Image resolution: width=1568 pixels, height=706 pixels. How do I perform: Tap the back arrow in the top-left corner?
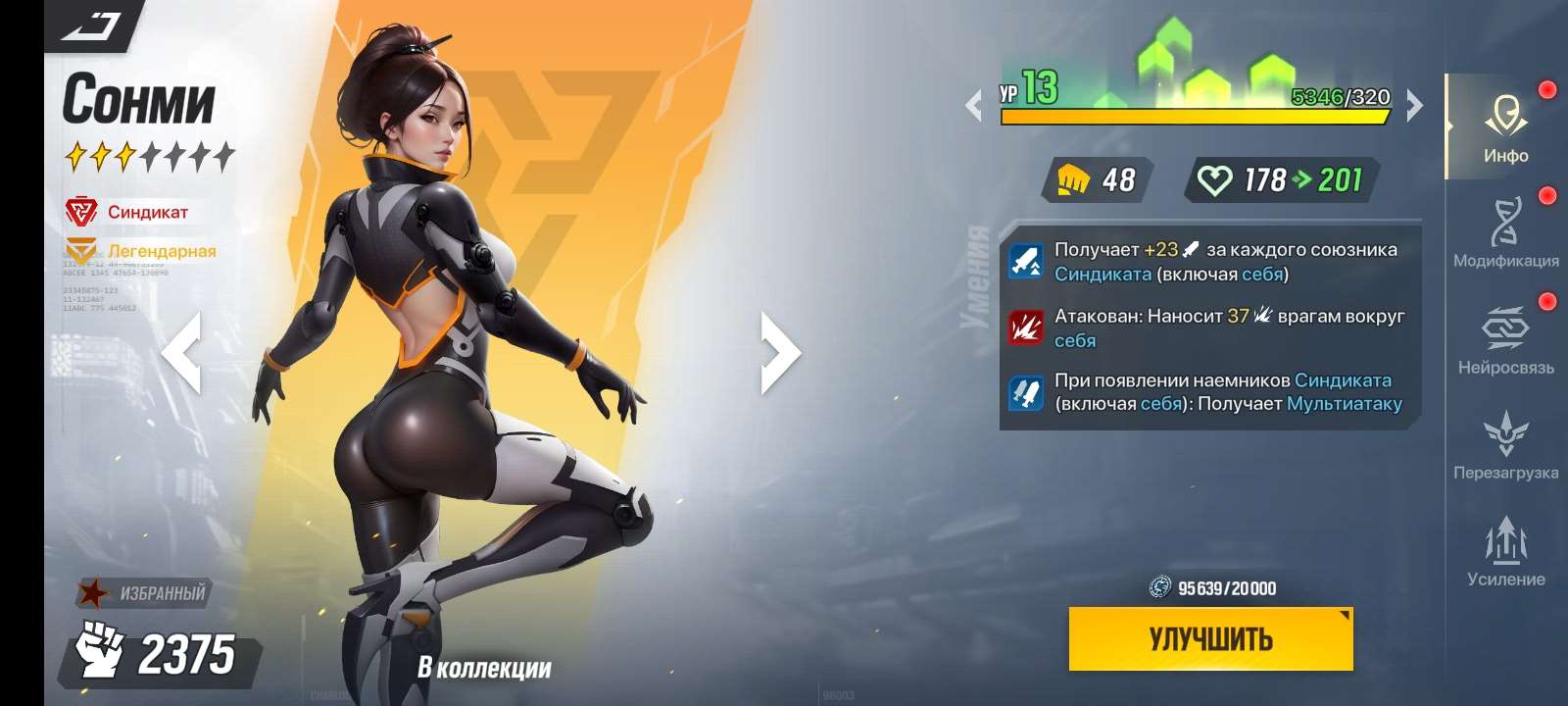(x=88, y=25)
